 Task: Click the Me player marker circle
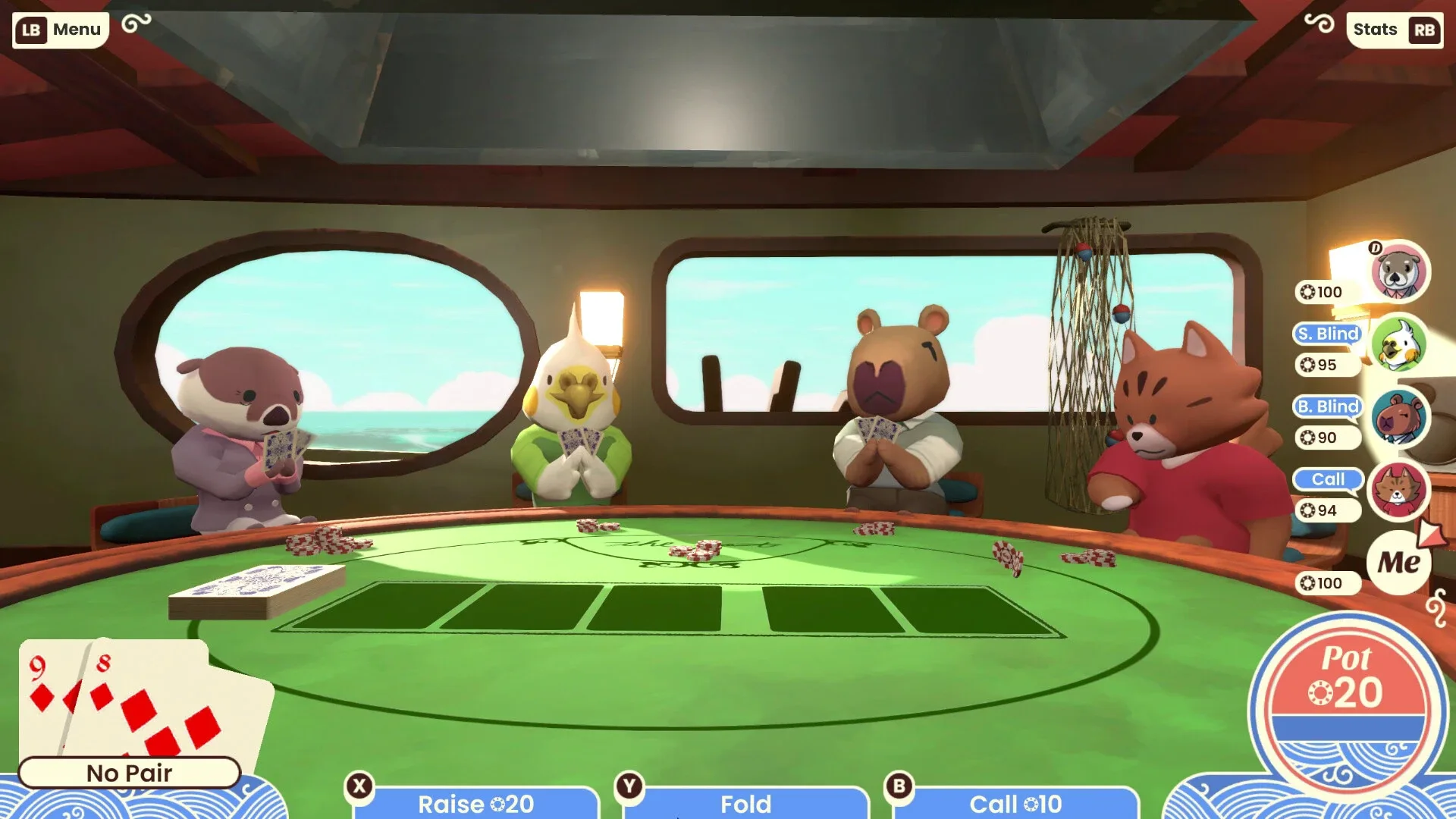1399,563
